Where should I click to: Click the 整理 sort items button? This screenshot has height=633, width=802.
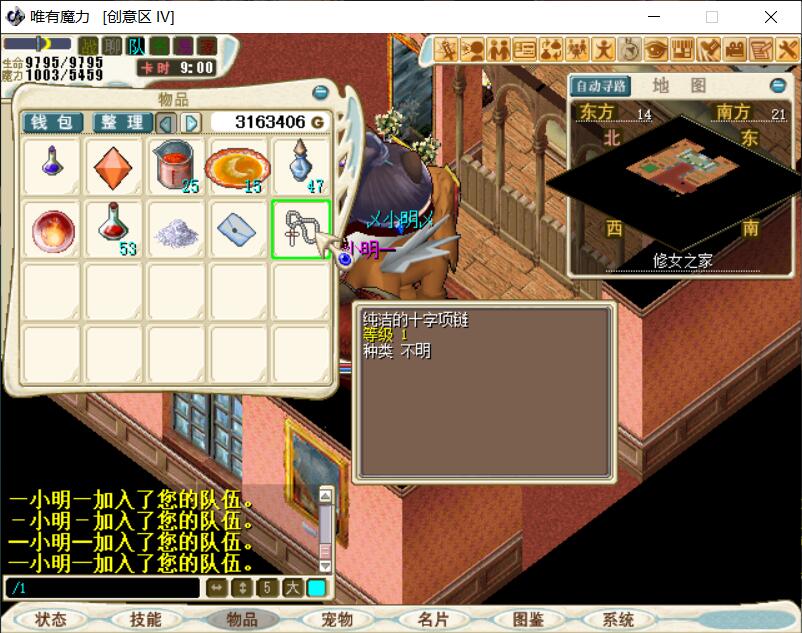tap(122, 122)
